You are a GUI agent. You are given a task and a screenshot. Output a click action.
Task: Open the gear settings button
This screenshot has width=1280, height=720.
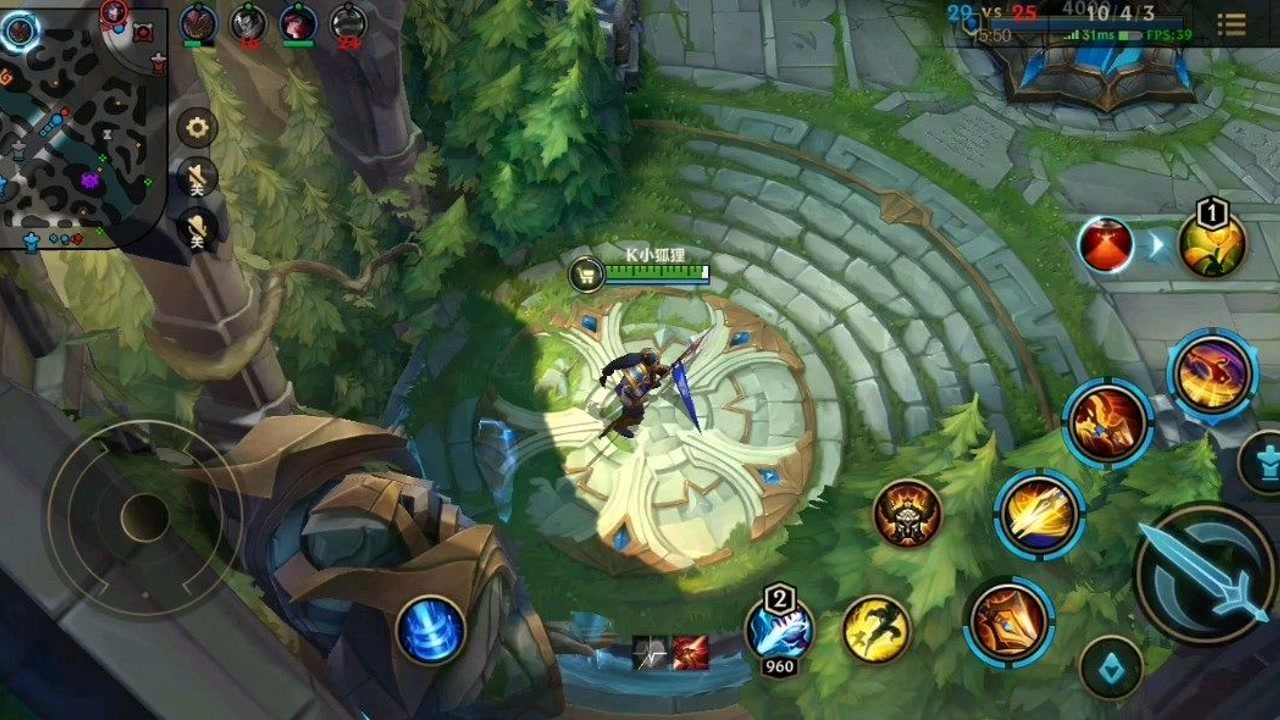[x=197, y=128]
